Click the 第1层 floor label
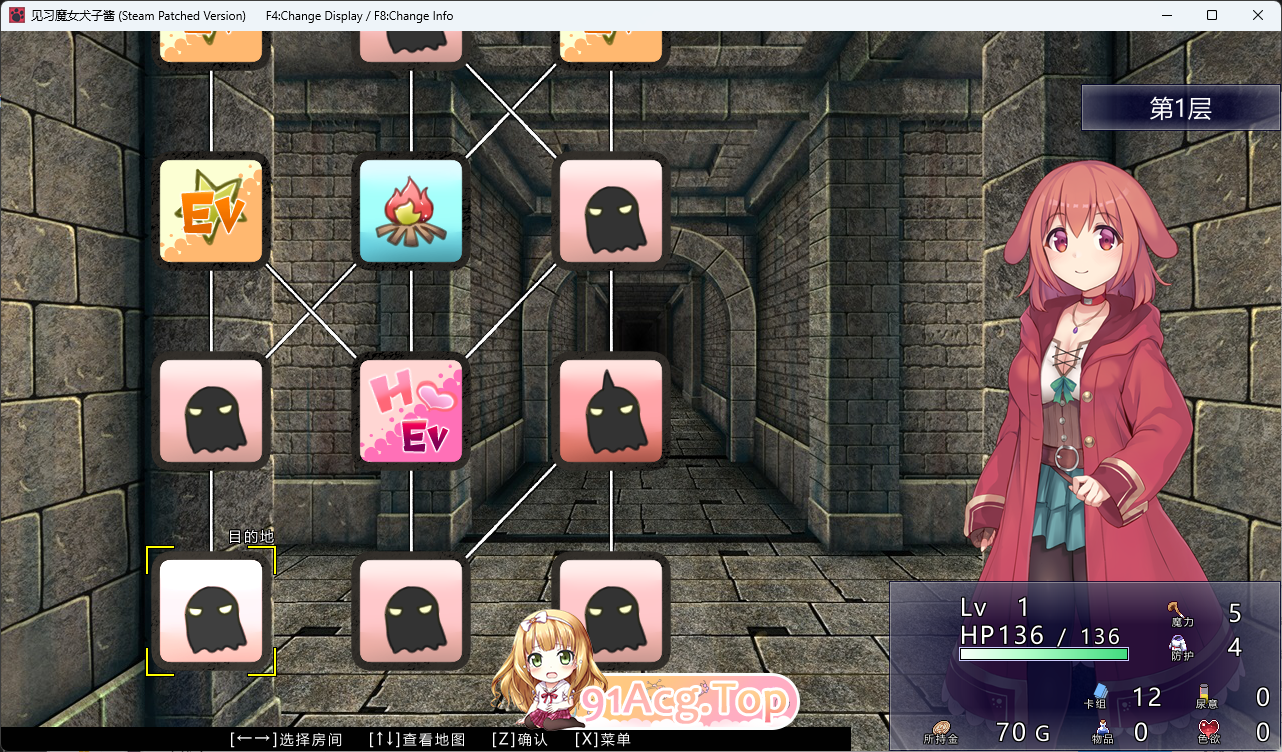 pos(1180,107)
